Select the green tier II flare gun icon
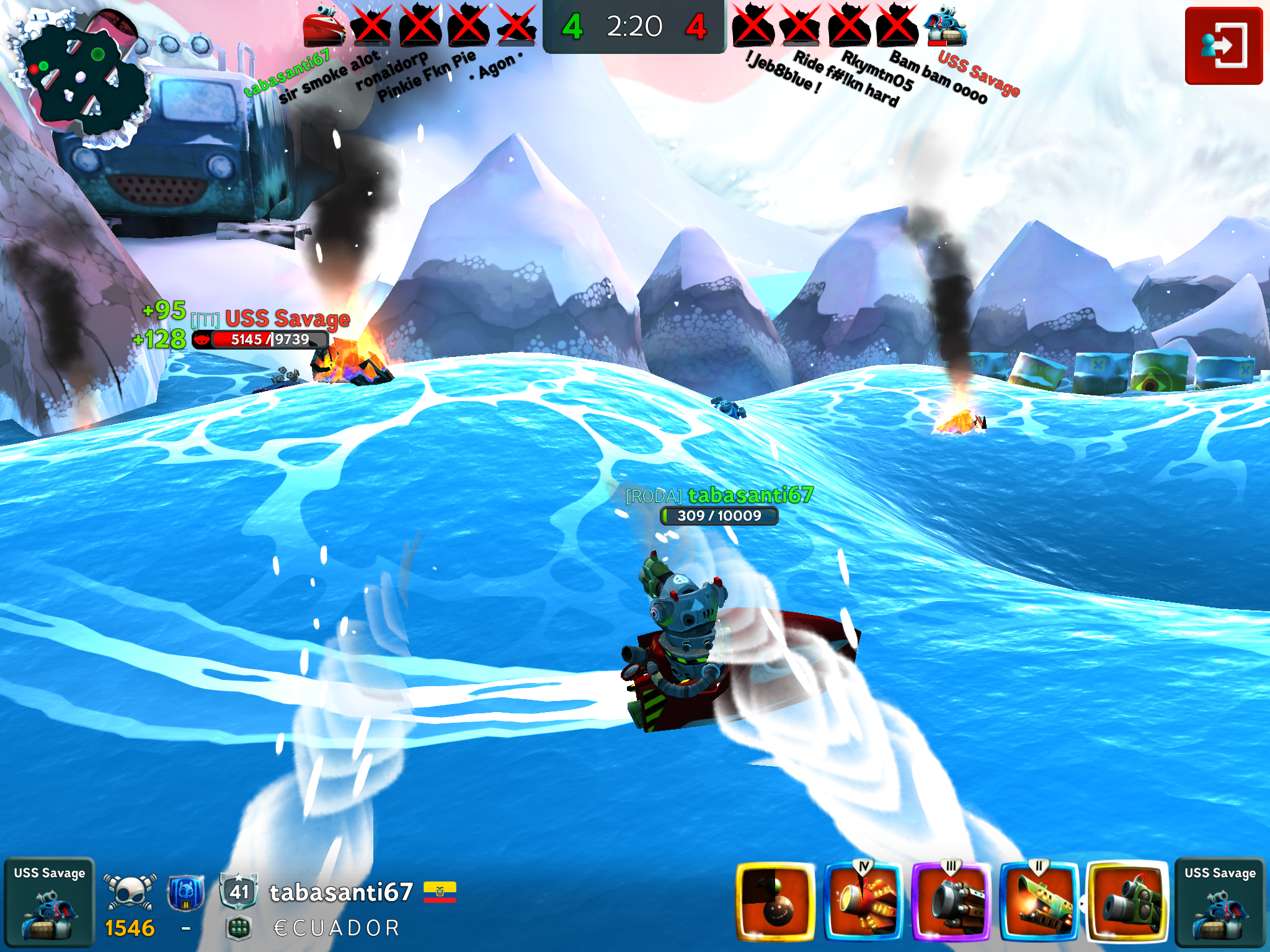 point(1039,901)
